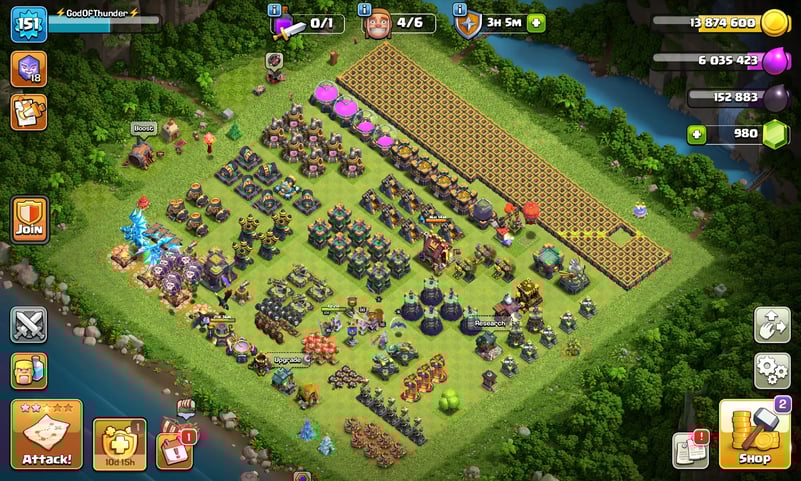Open the Shop menu
Screen dimensions: 801x481
tap(755, 434)
